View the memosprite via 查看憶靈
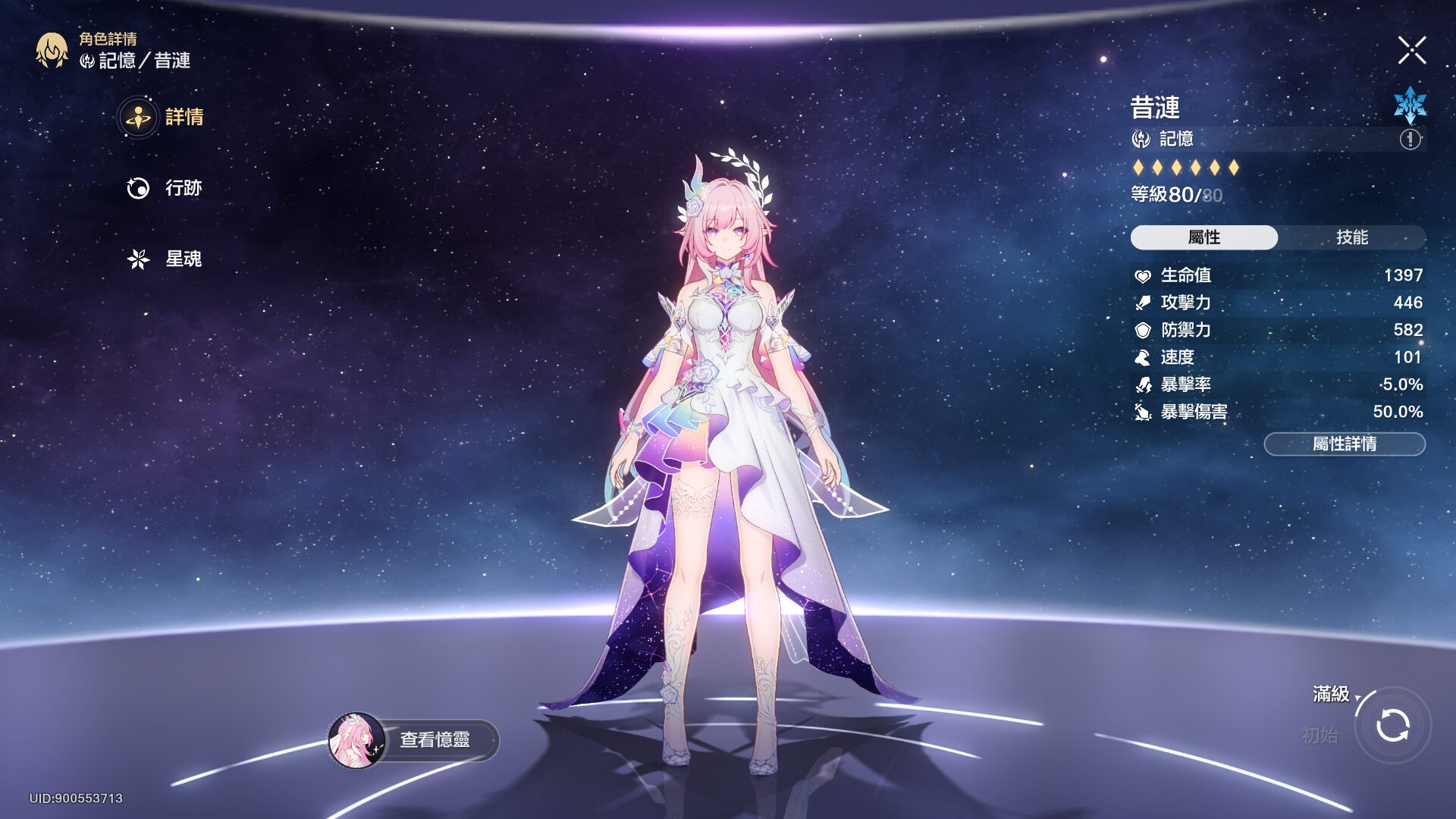 tap(414, 739)
